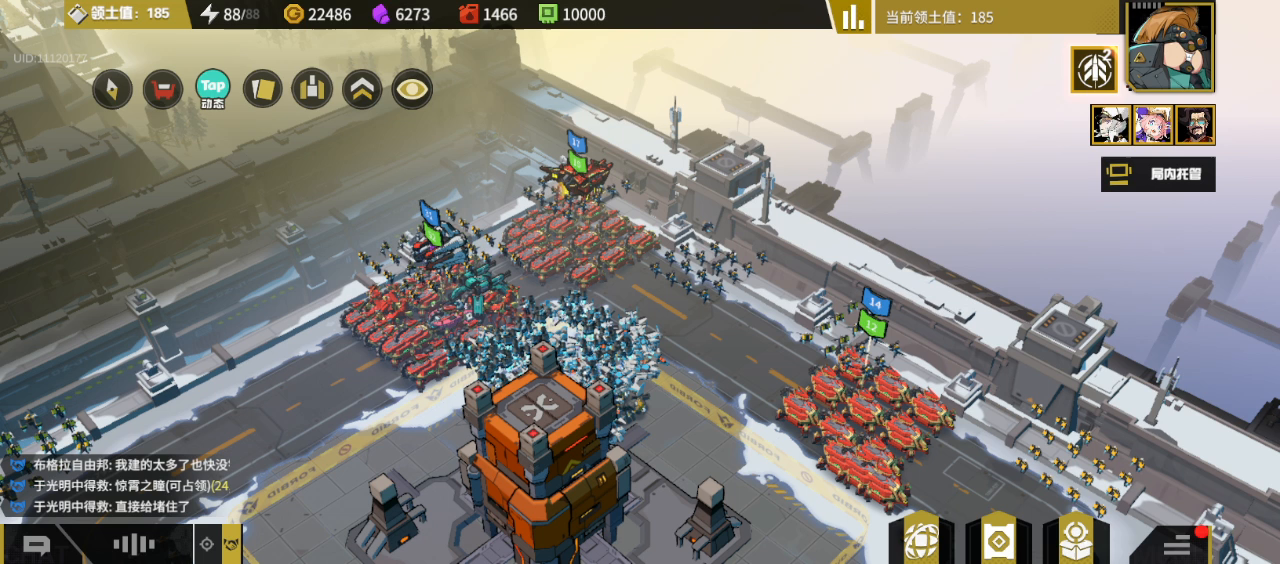Open the globe banner button
1280x564 pixels.
pyautogui.click(x=921, y=541)
